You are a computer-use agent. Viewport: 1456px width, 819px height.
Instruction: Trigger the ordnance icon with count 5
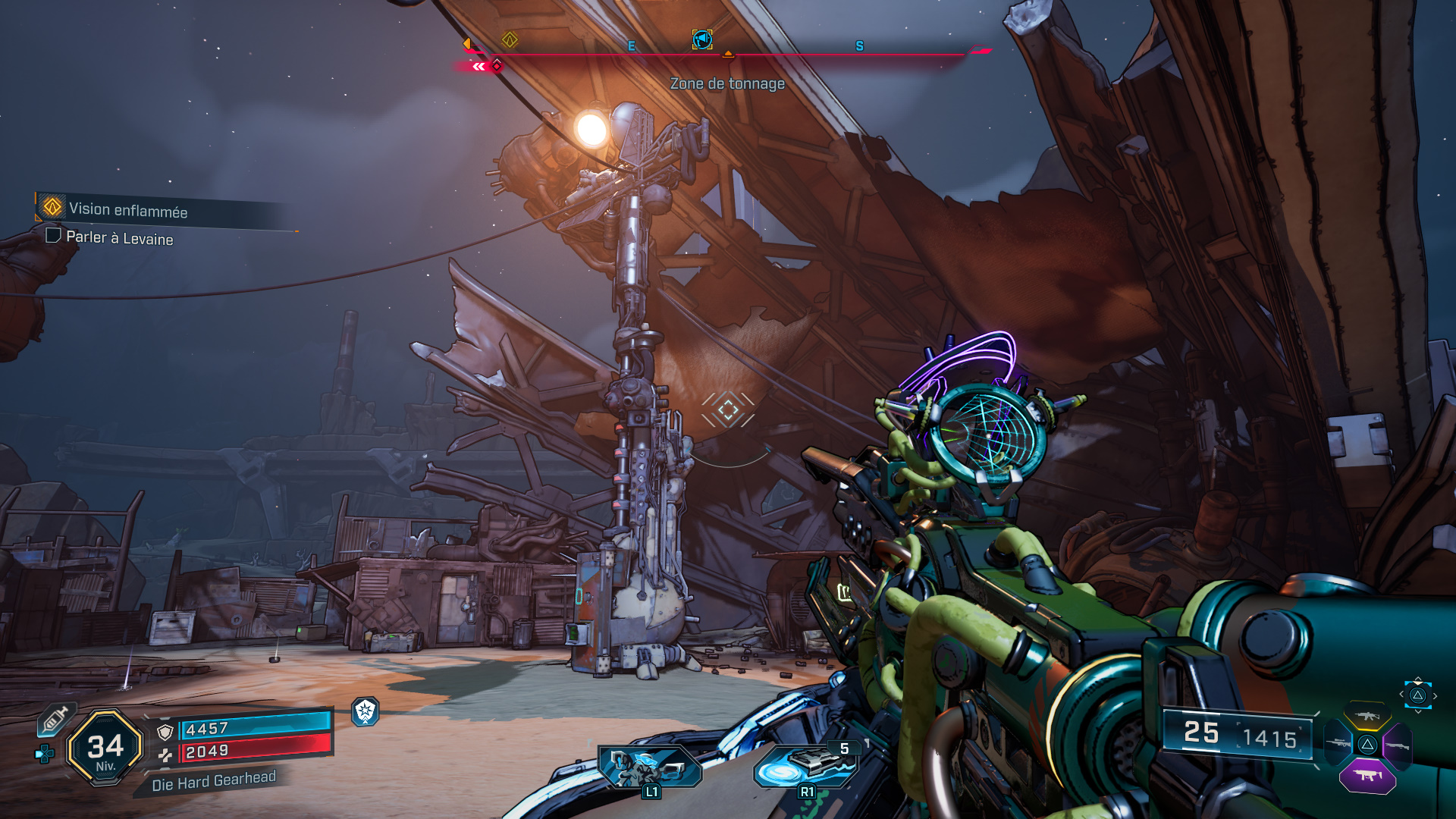click(806, 766)
